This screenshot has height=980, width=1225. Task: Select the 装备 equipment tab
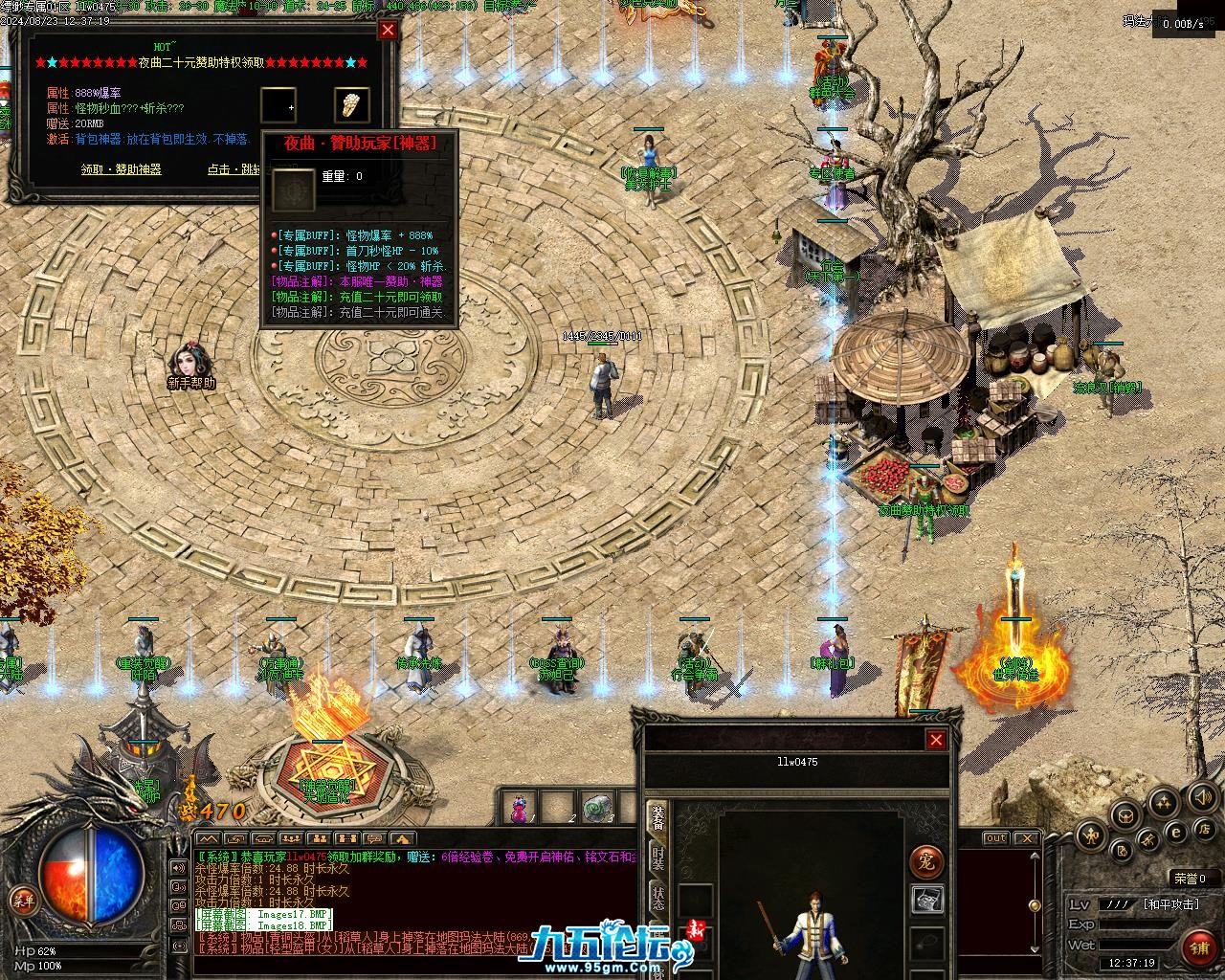(x=658, y=816)
